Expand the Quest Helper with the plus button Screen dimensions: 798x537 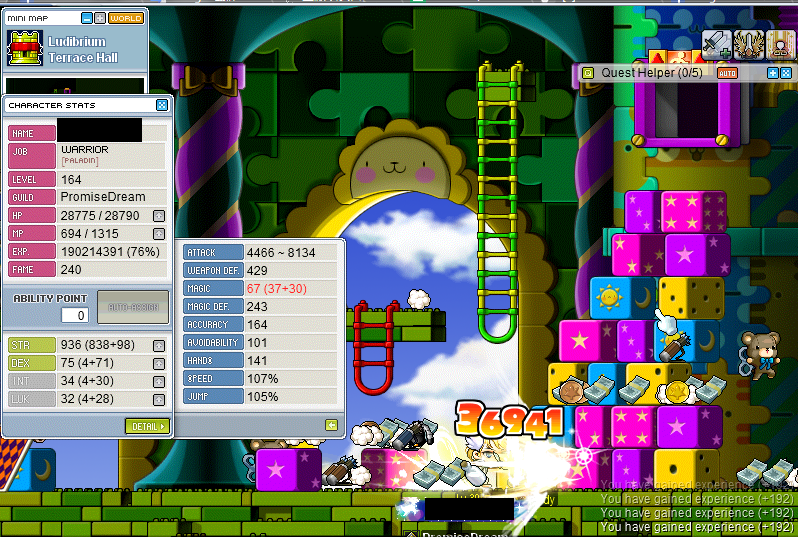coord(772,73)
